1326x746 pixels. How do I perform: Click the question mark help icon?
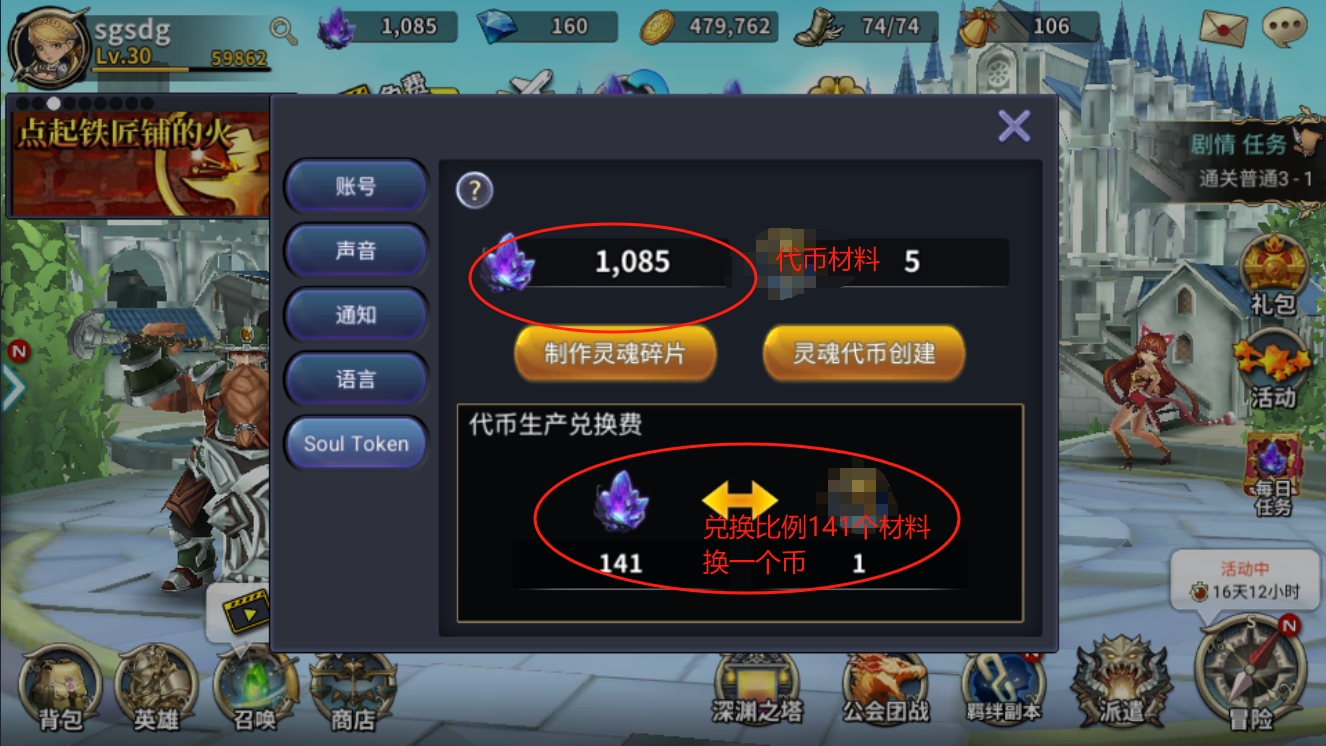(x=474, y=190)
